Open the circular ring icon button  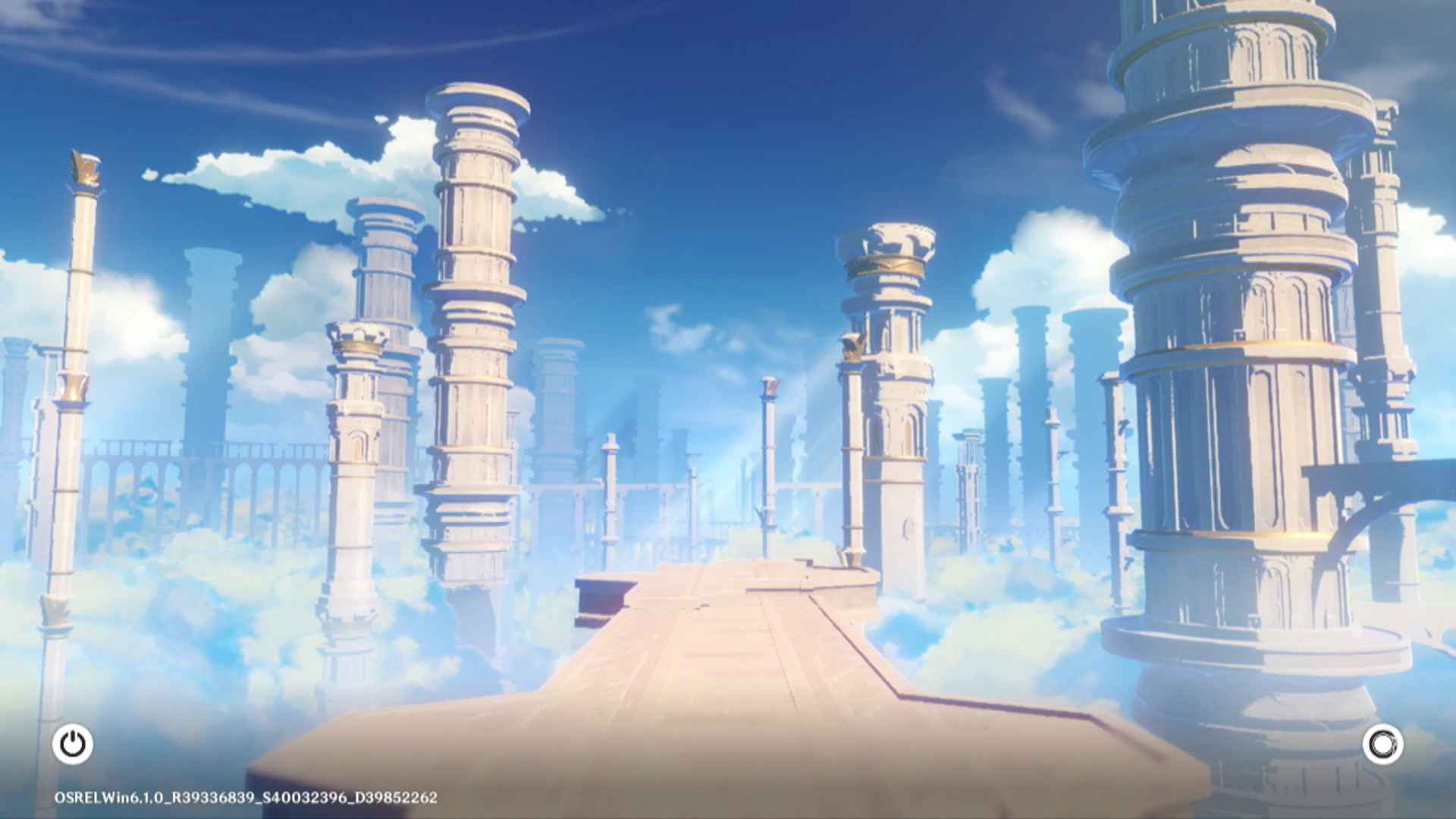click(x=1382, y=744)
